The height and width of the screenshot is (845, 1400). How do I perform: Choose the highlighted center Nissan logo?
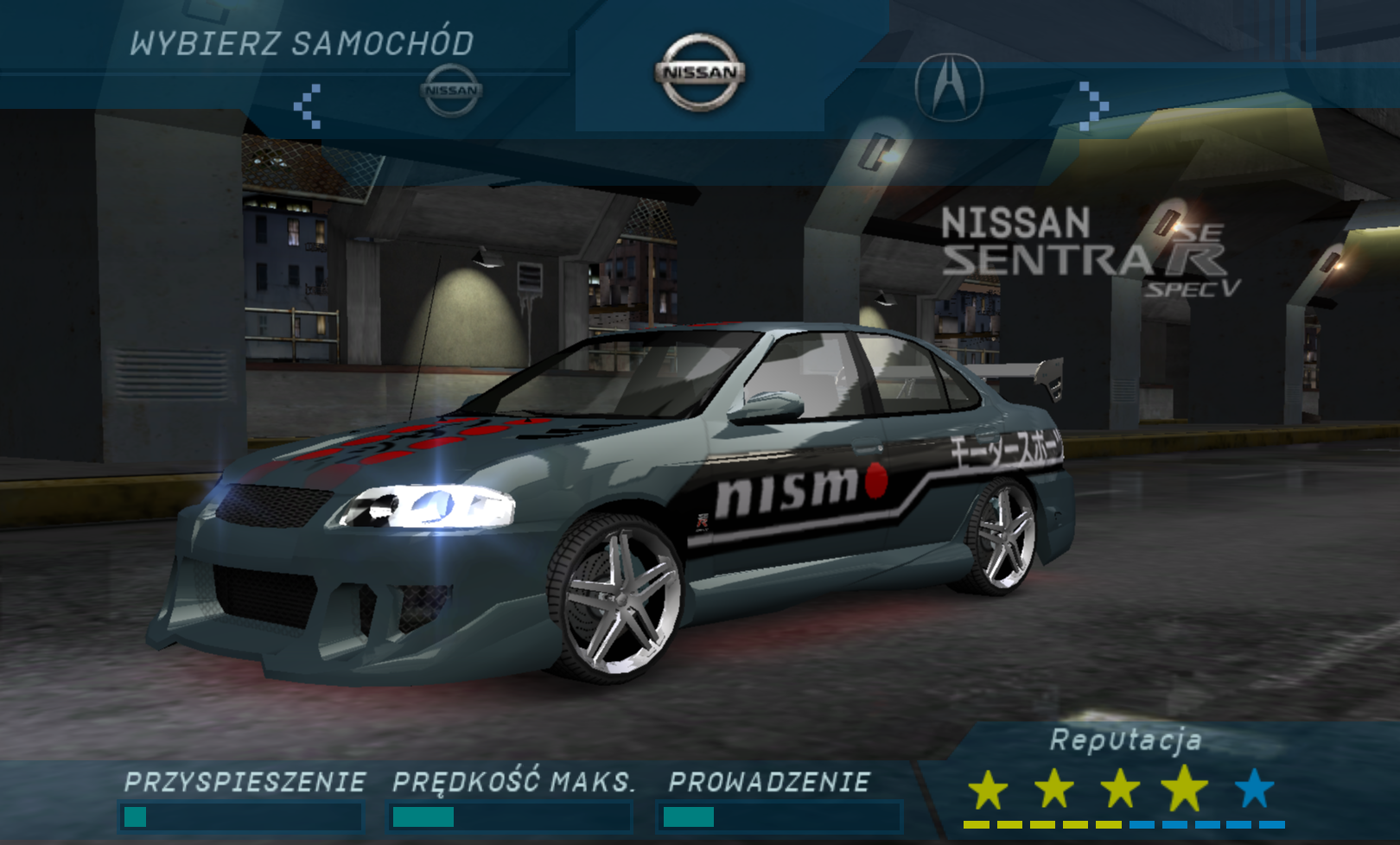pyautogui.click(x=700, y=73)
